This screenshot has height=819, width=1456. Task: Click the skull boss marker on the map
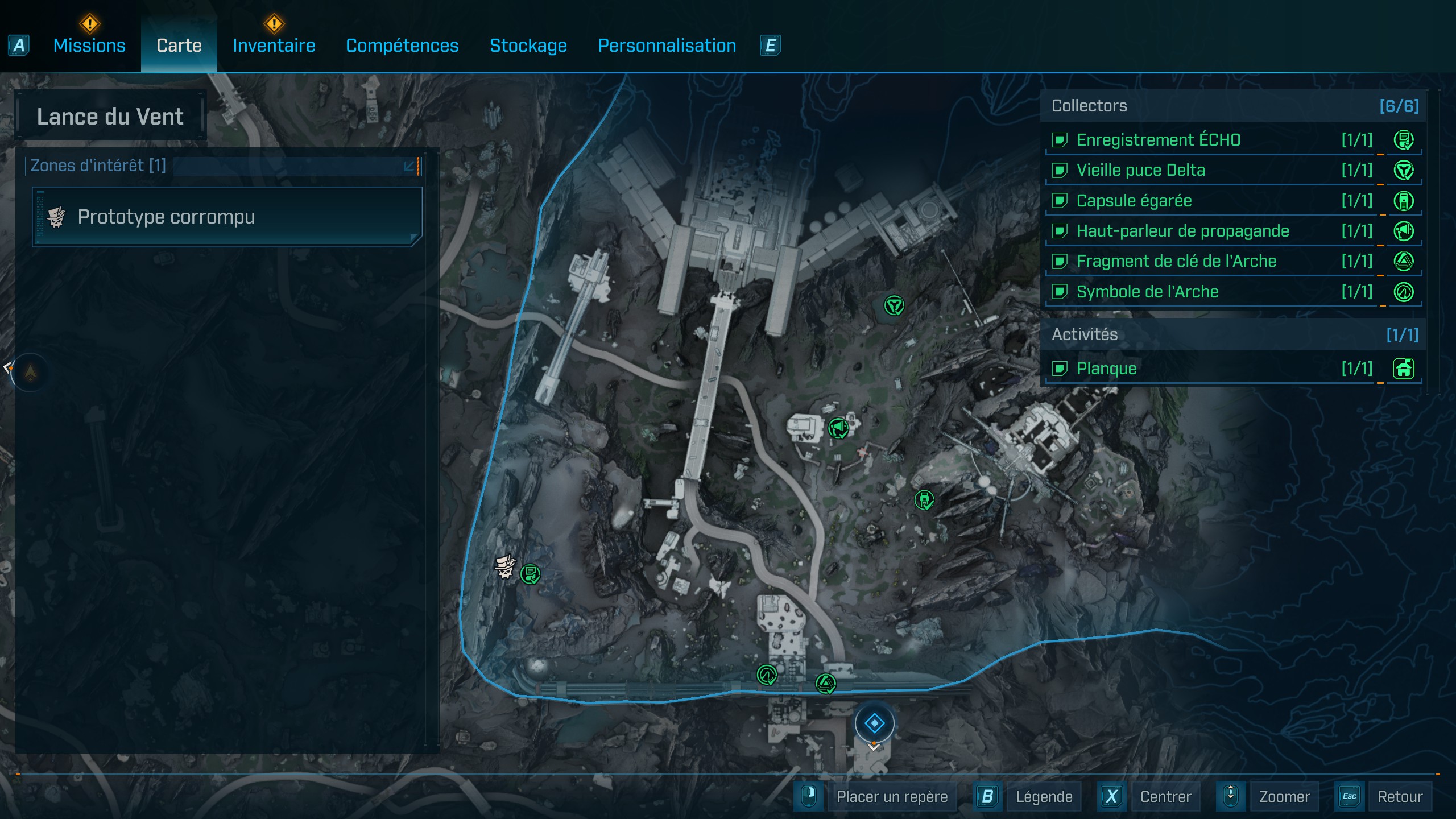[x=504, y=566]
